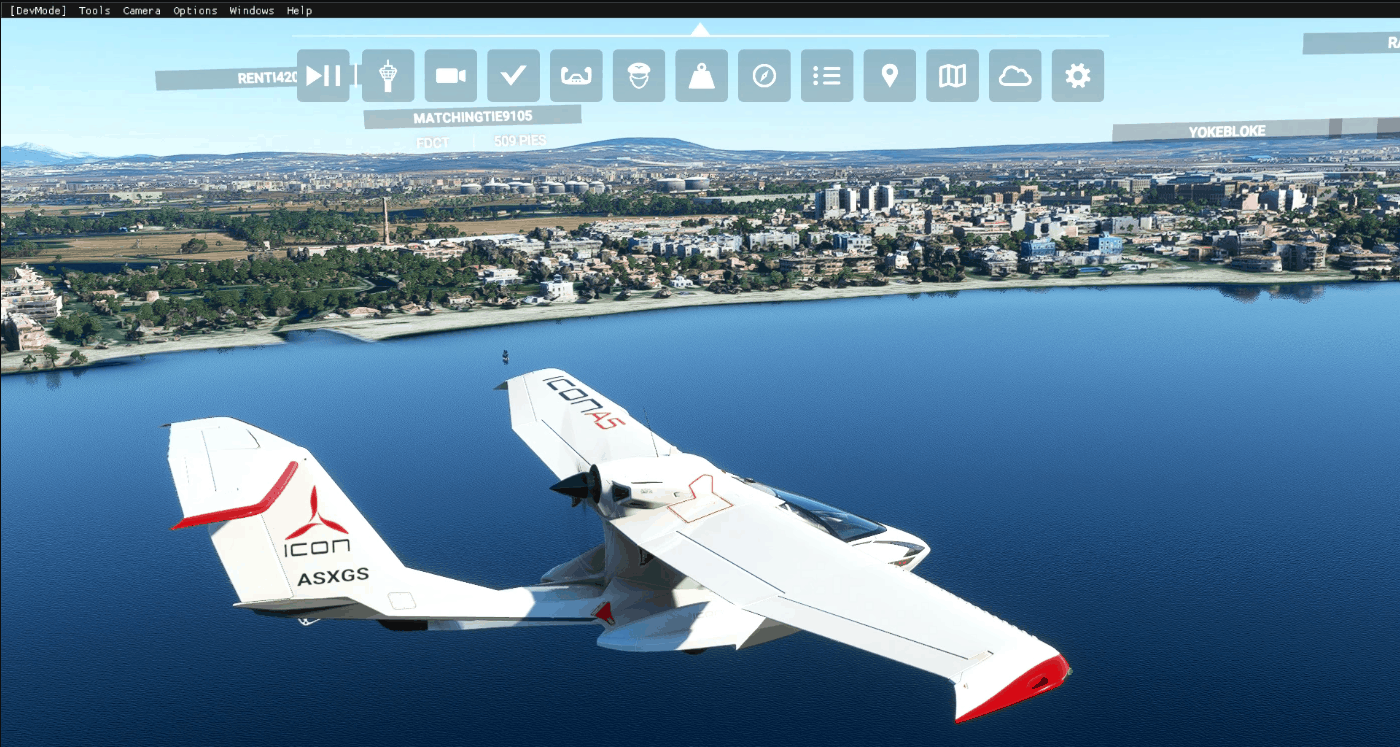The width and height of the screenshot is (1400, 747).
Task: Show the checklist with the checkmark icon
Action: pos(514,76)
